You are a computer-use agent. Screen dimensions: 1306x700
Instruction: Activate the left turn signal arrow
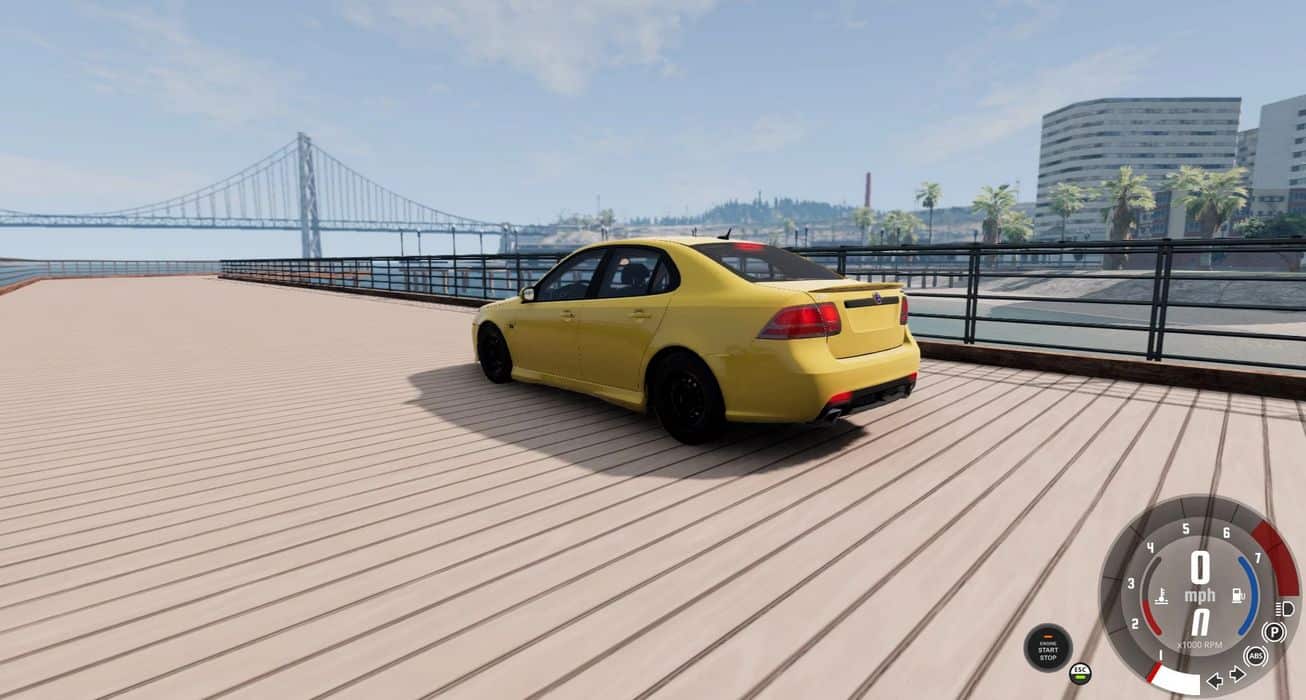click(x=1214, y=681)
